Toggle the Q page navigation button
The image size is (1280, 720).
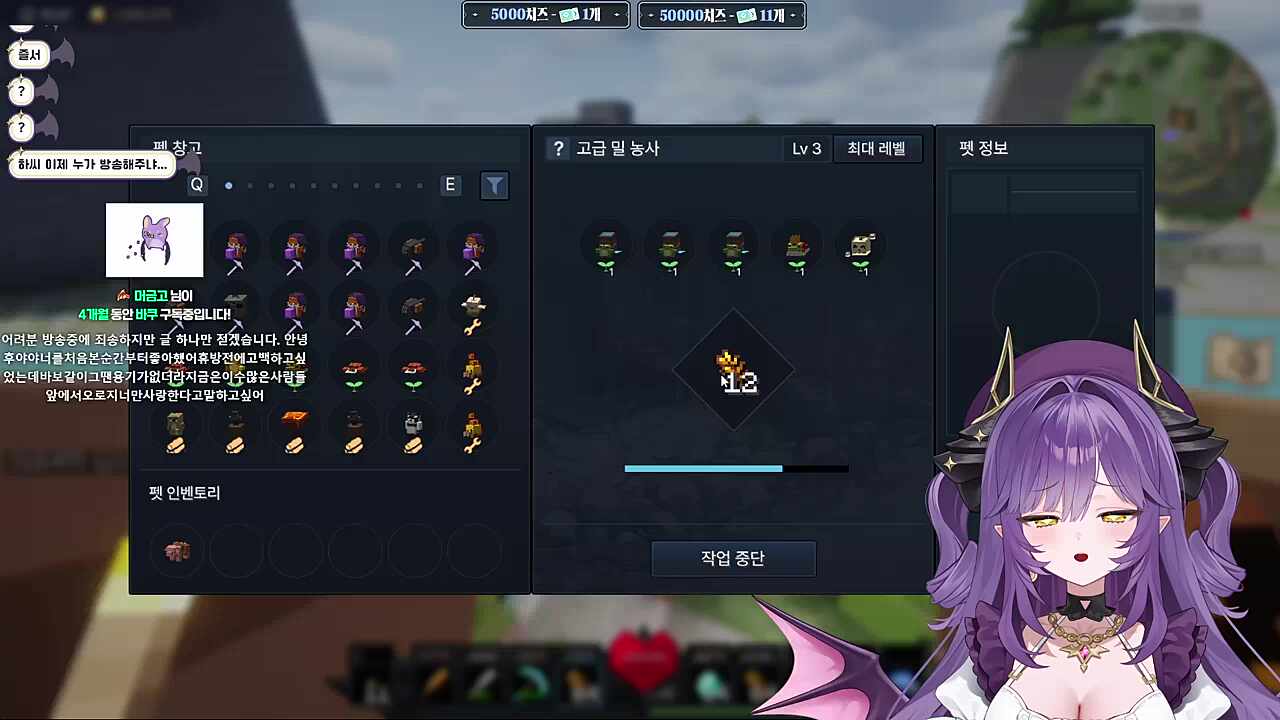coord(196,185)
